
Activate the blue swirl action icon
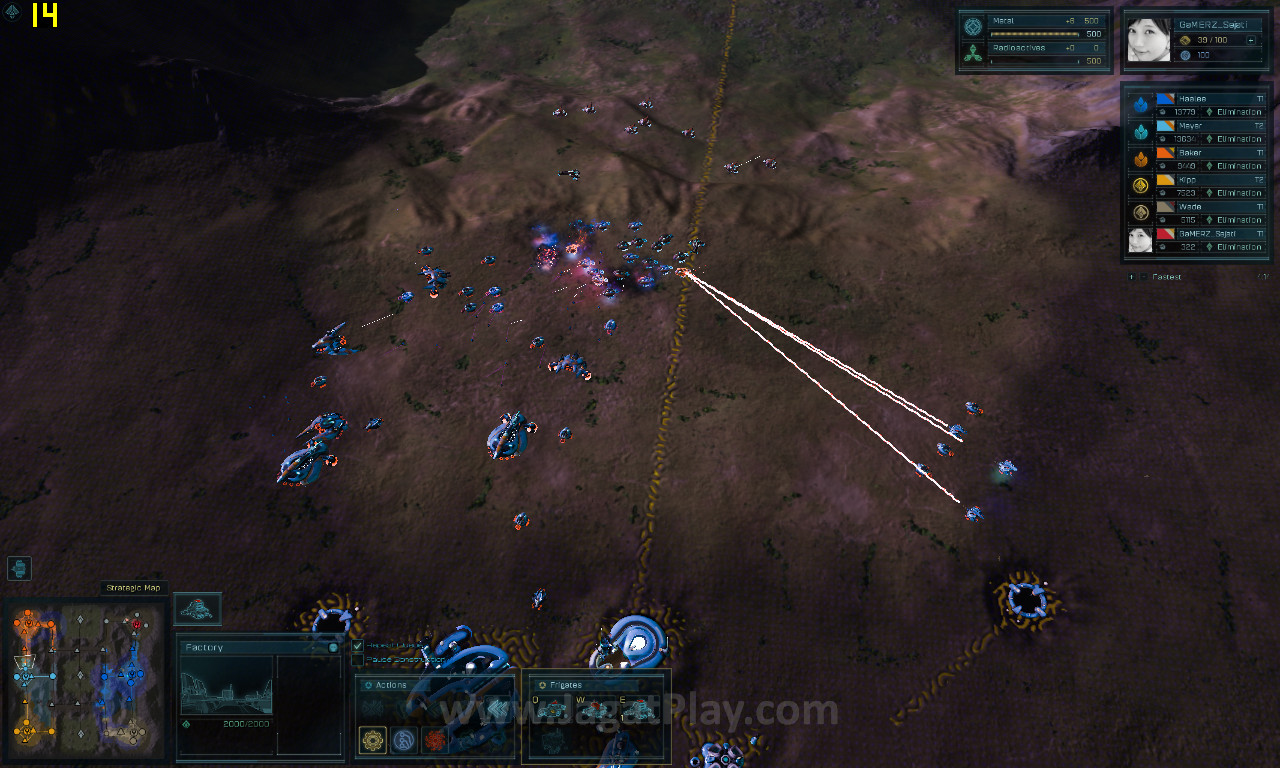(x=404, y=740)
